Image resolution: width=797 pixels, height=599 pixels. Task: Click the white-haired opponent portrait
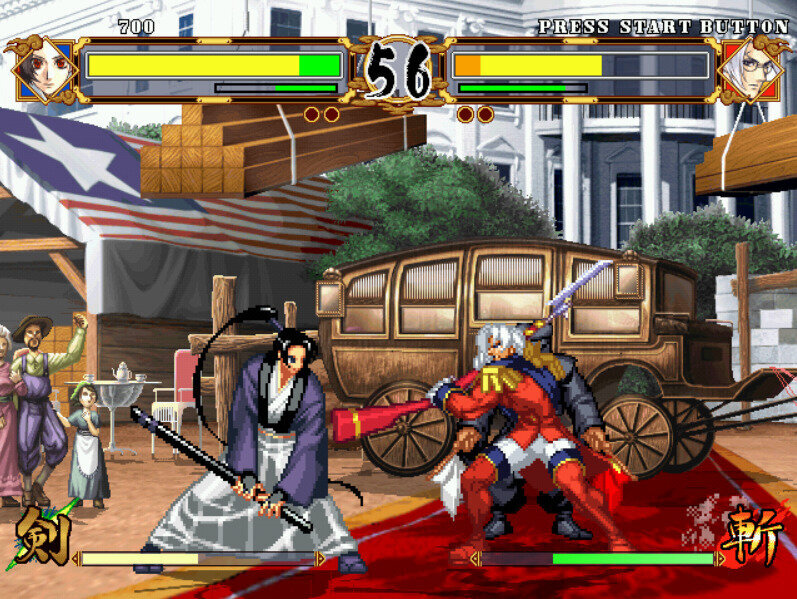[x=751, y=70]
